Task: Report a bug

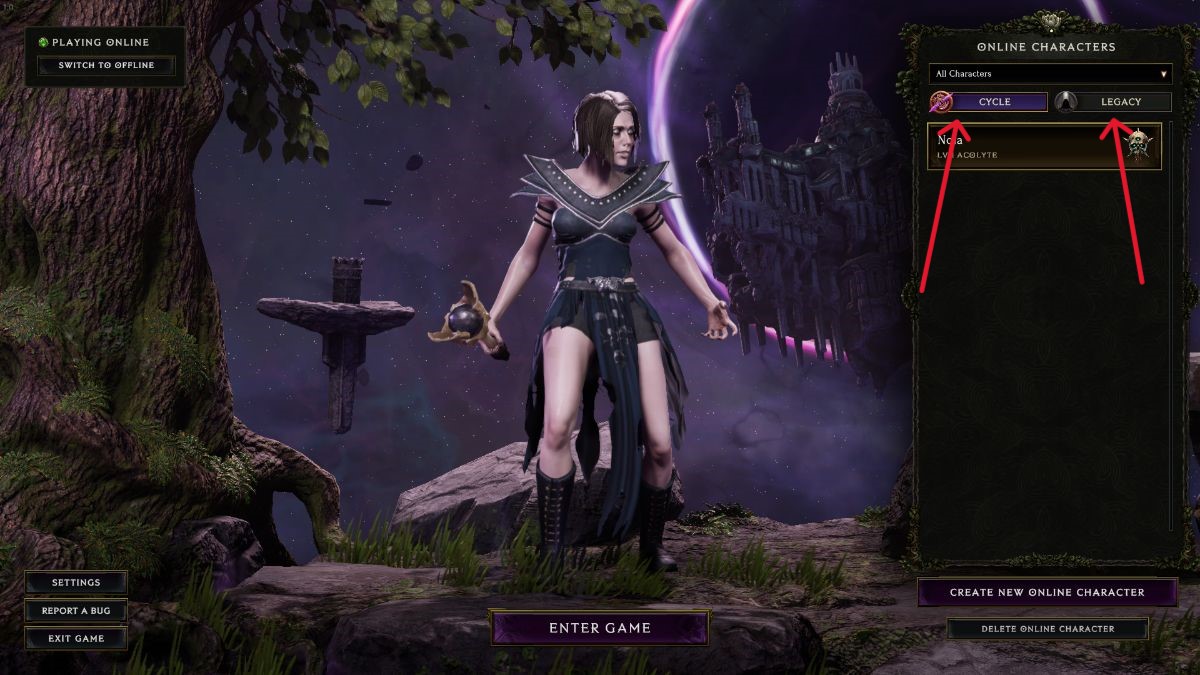Action: [x=76, y=611]
